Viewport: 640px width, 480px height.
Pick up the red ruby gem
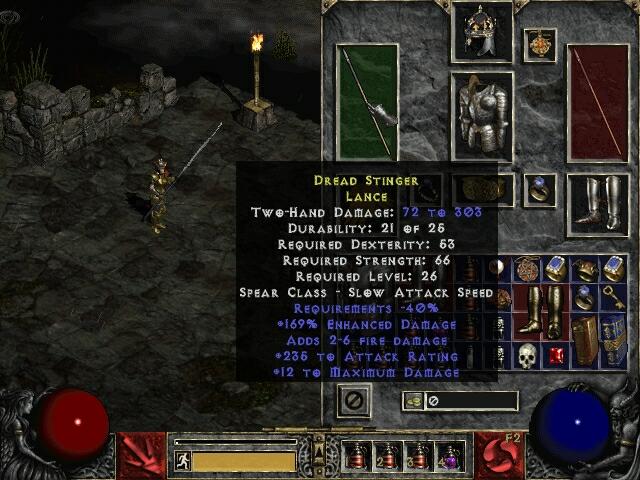(x=557, y=356)
